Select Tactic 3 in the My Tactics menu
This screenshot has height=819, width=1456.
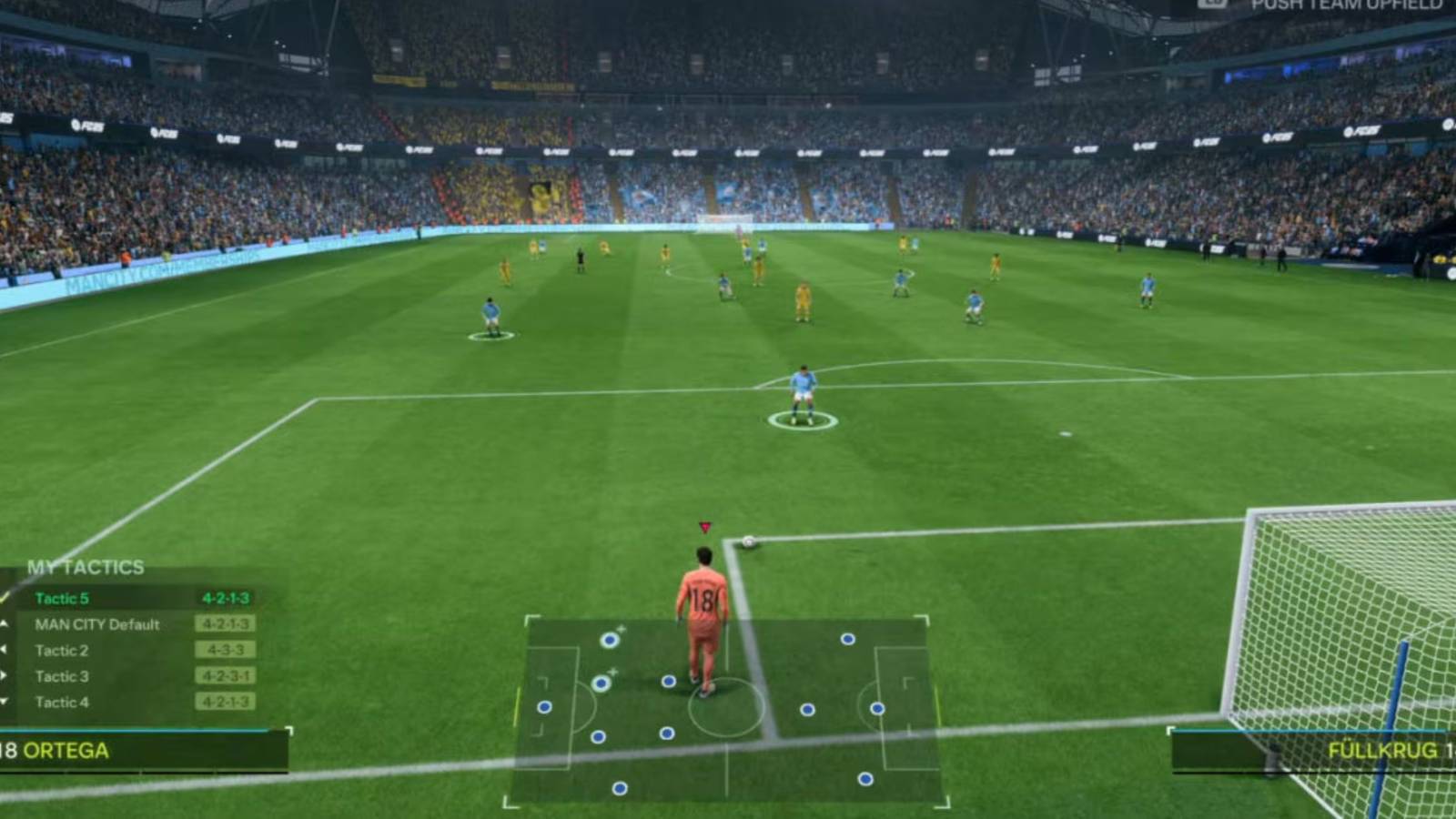click(63, 675)
